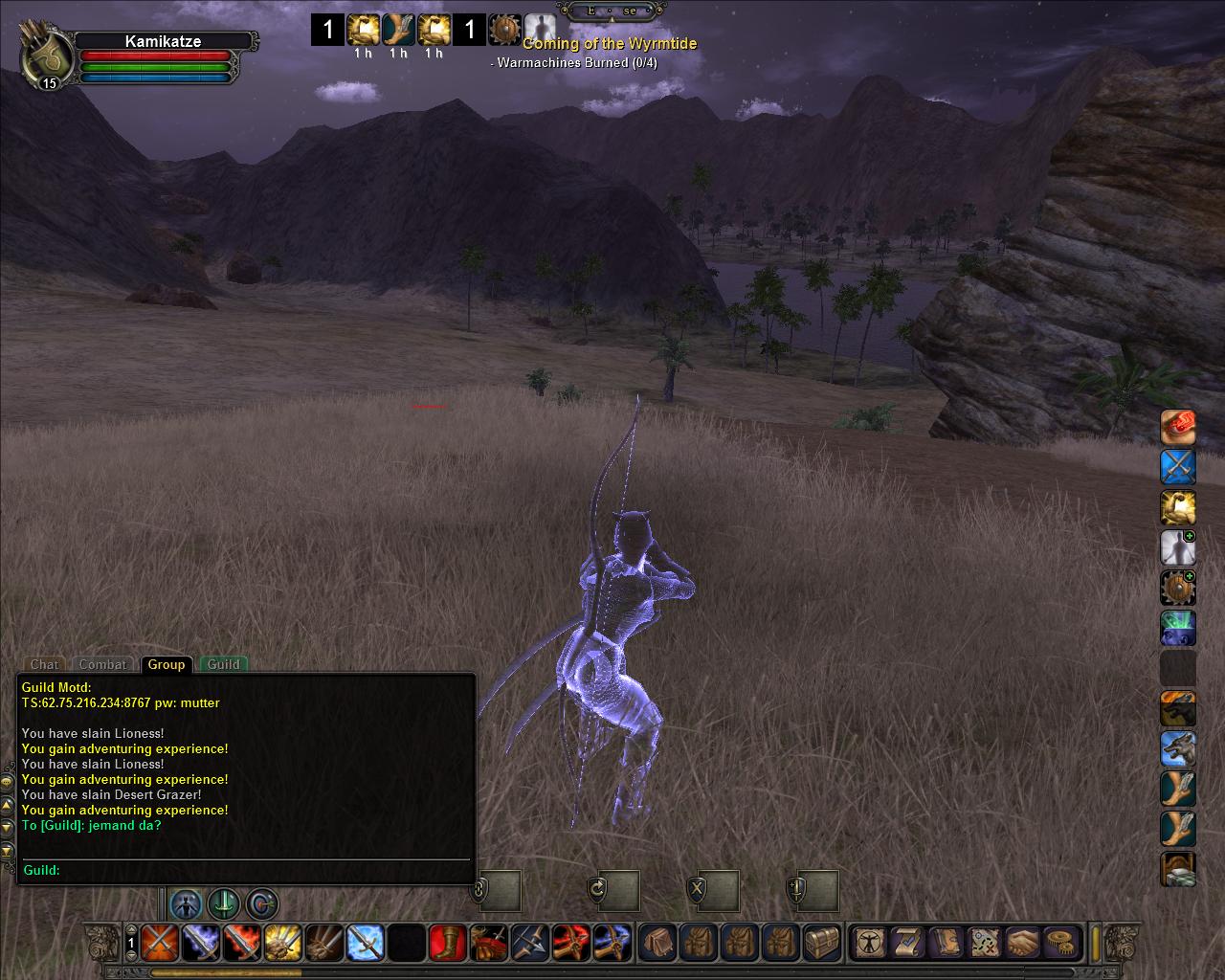
Task: Switch to the Guild chat tab
Action: click(223, 664)
